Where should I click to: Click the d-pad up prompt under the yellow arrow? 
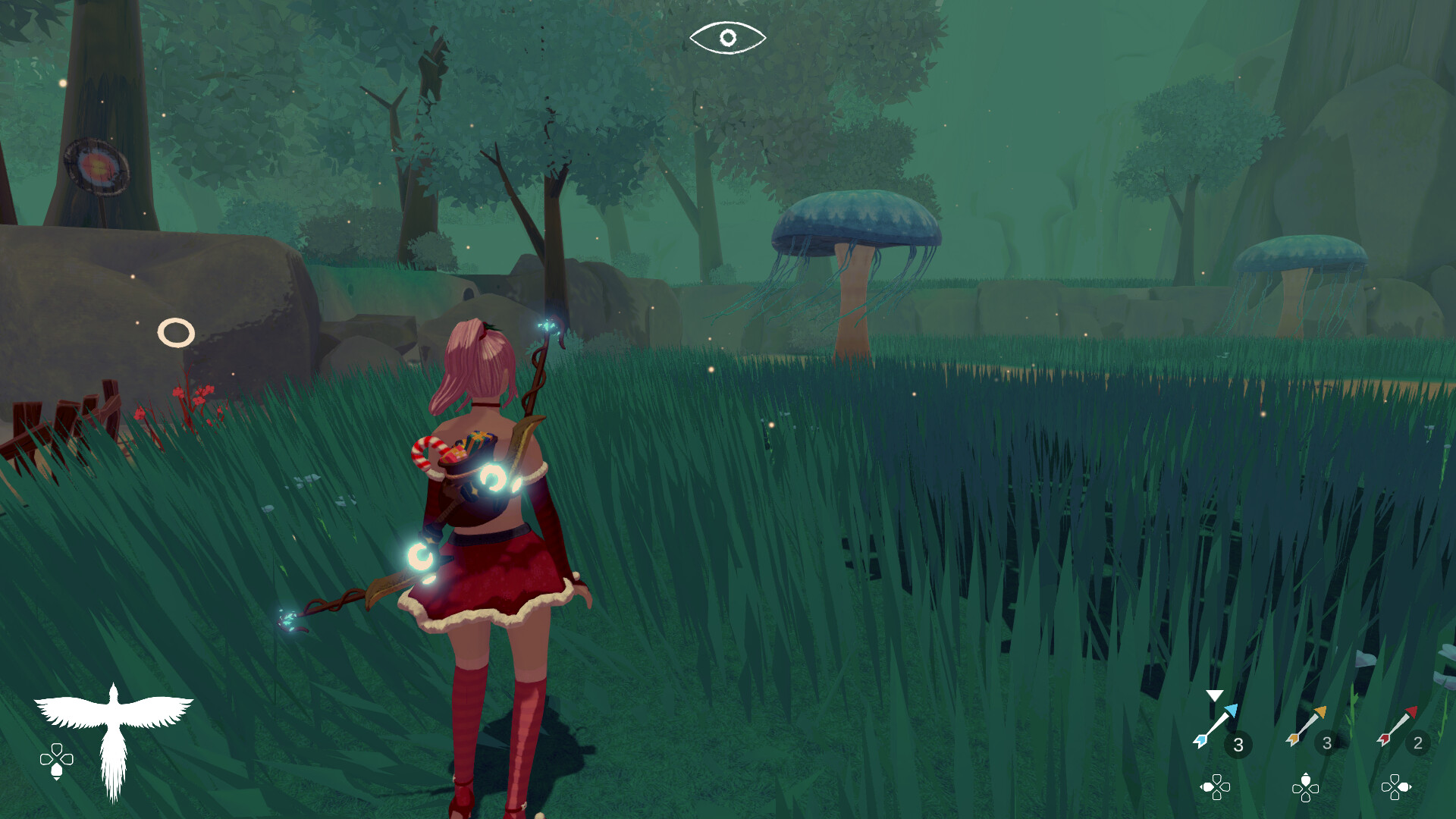(1306, 789)
